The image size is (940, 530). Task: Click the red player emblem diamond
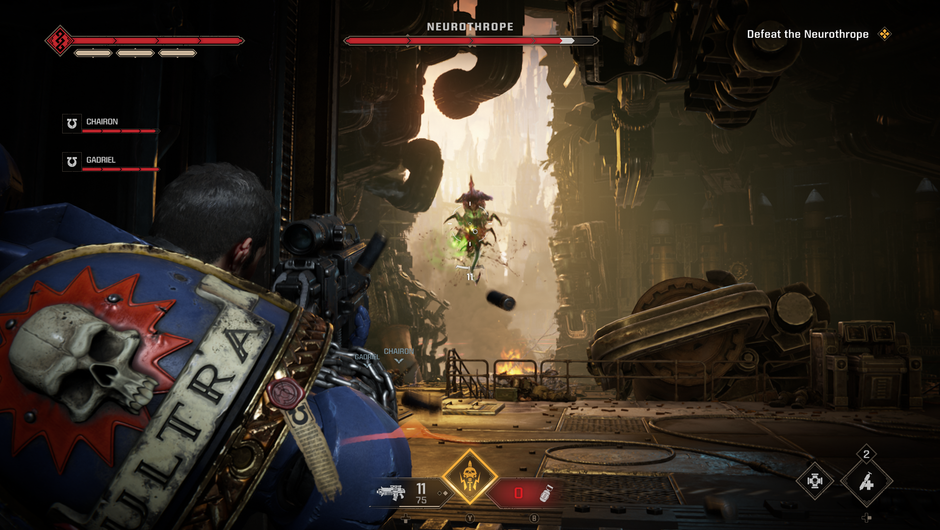tap(58, 41)
